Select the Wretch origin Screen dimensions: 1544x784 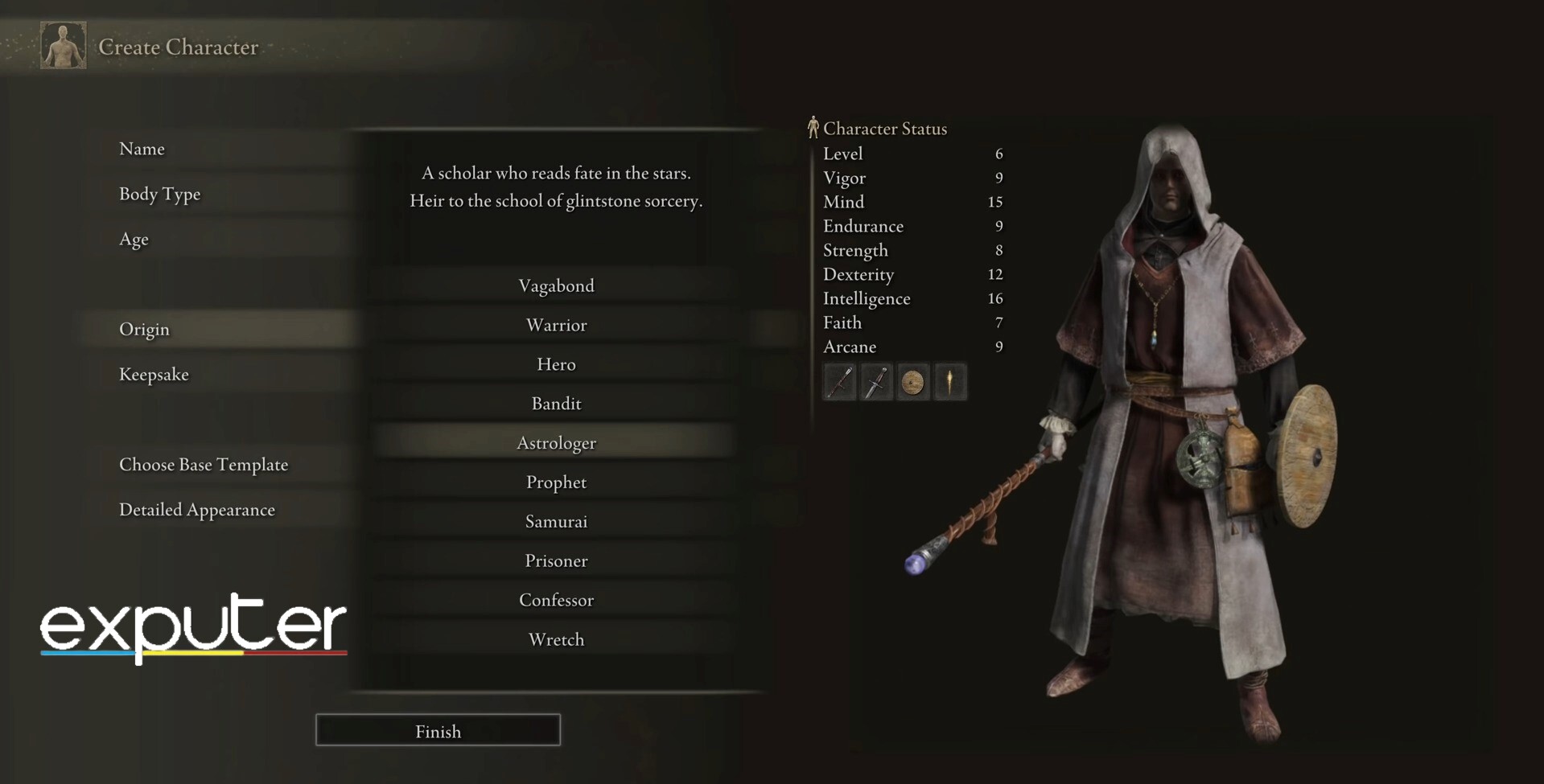(556, 639)
